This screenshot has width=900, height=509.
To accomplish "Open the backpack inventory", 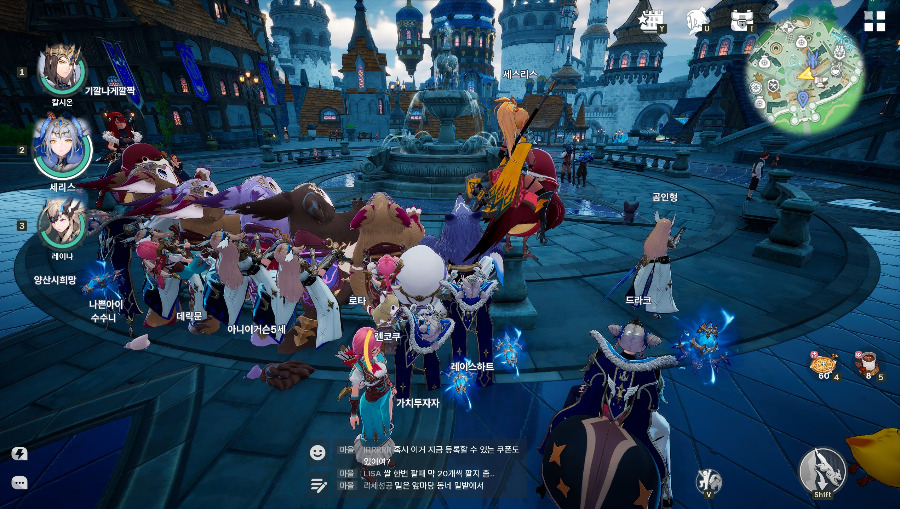I will pos(741,19).
